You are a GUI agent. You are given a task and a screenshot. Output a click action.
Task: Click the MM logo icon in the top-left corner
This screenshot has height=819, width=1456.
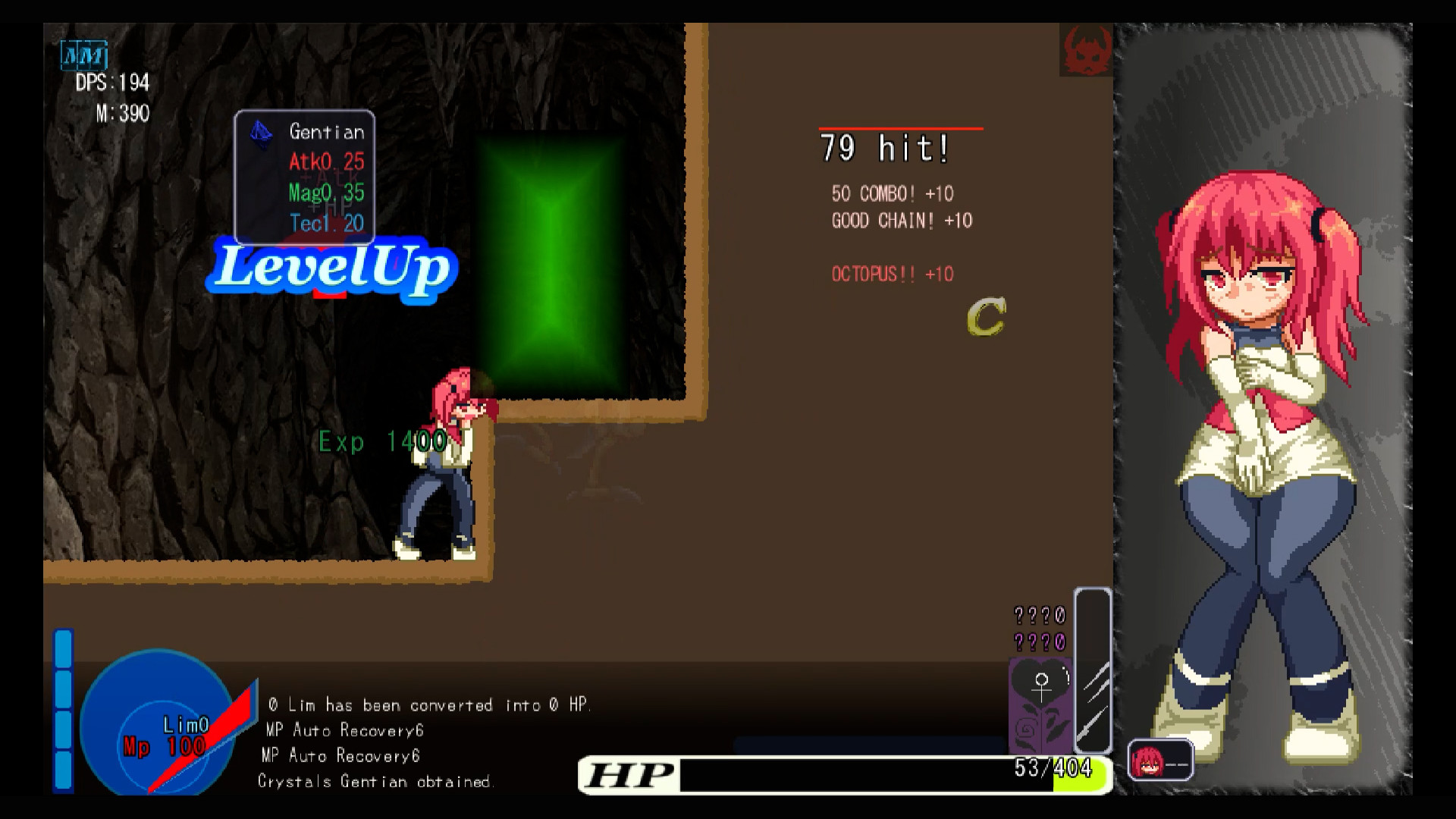[x=85, y=55]
